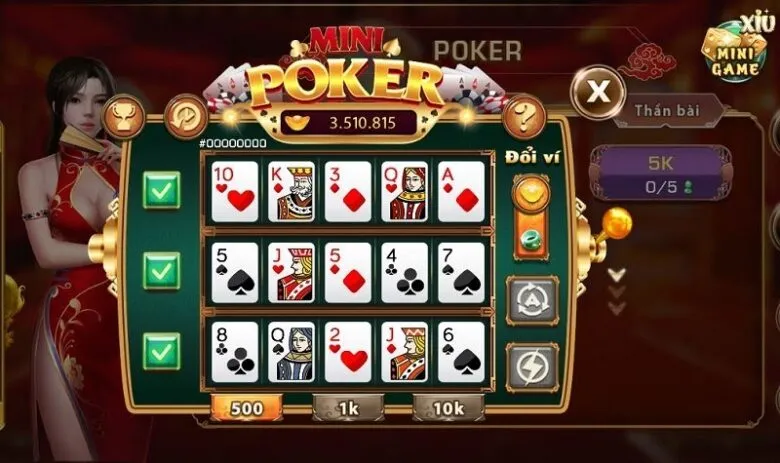
Task: Choose the 1k bet level
Action: 347,408
